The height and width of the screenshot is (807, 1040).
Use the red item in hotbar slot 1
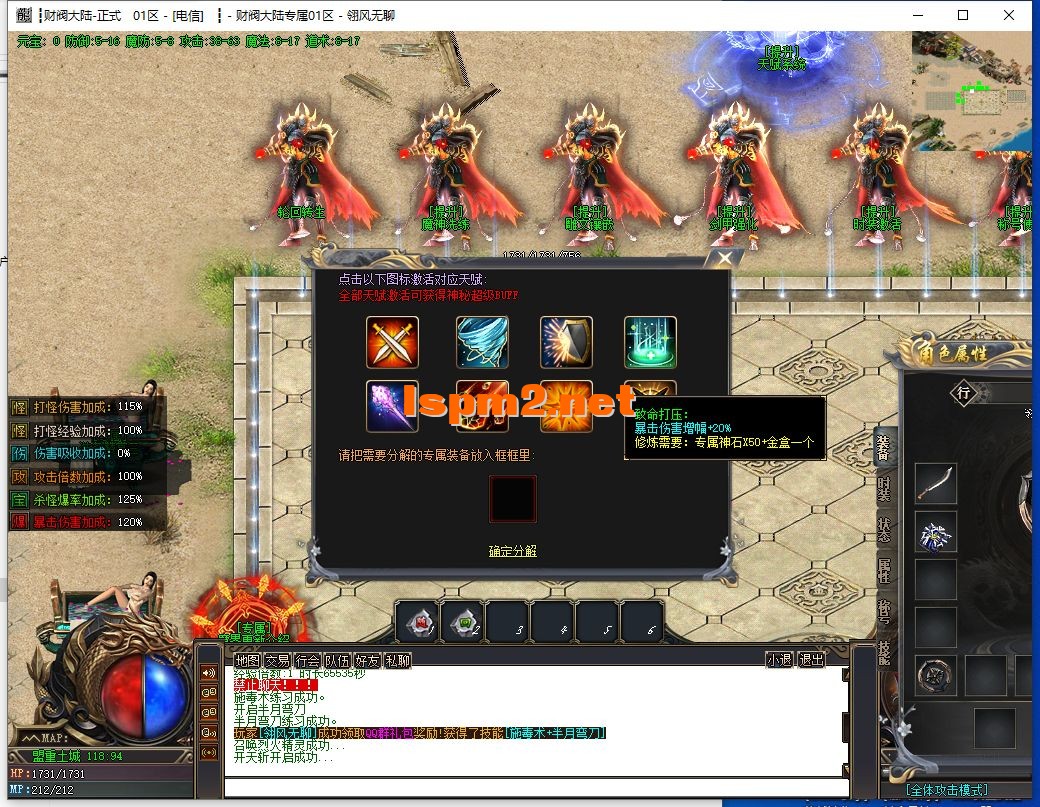pos(417,623)
